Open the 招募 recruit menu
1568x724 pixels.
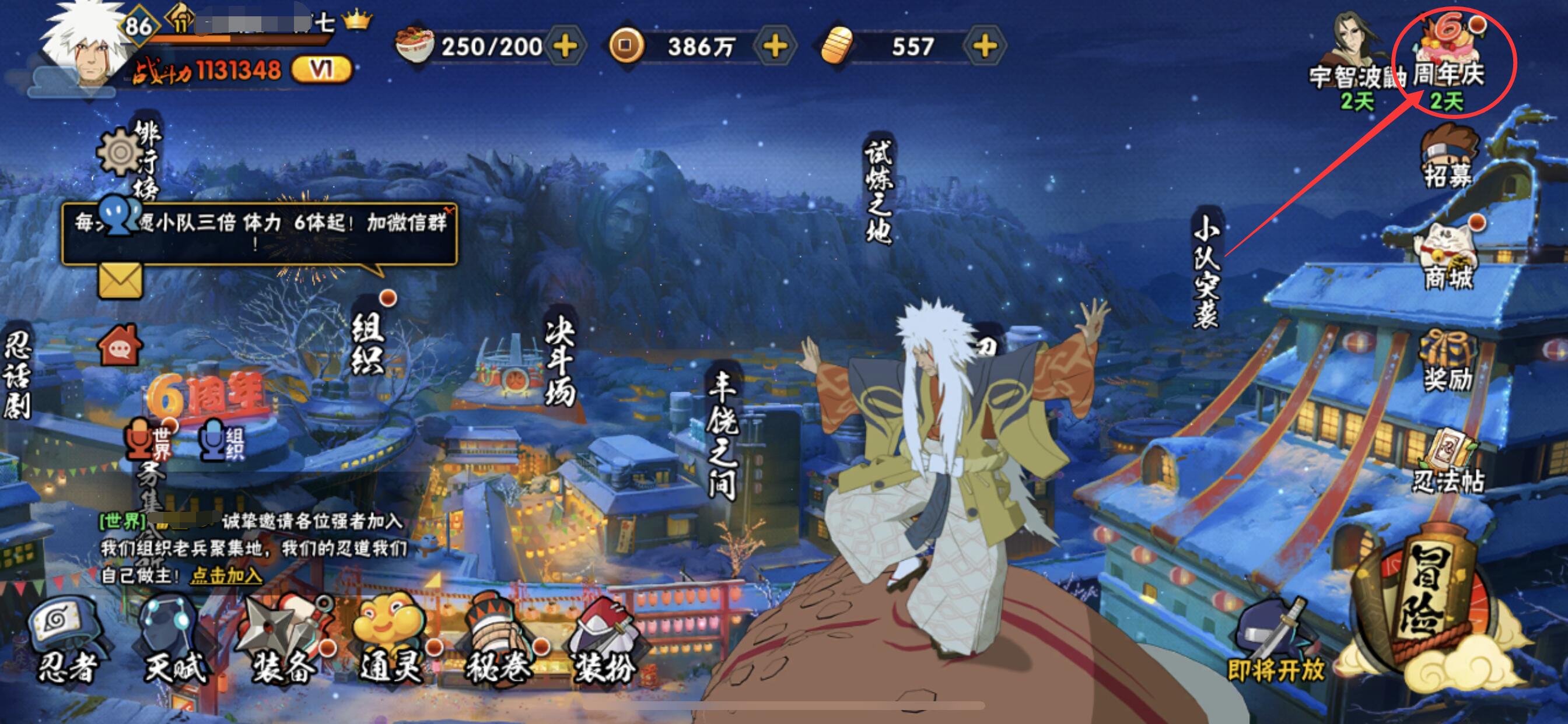tap(1448, 155)
